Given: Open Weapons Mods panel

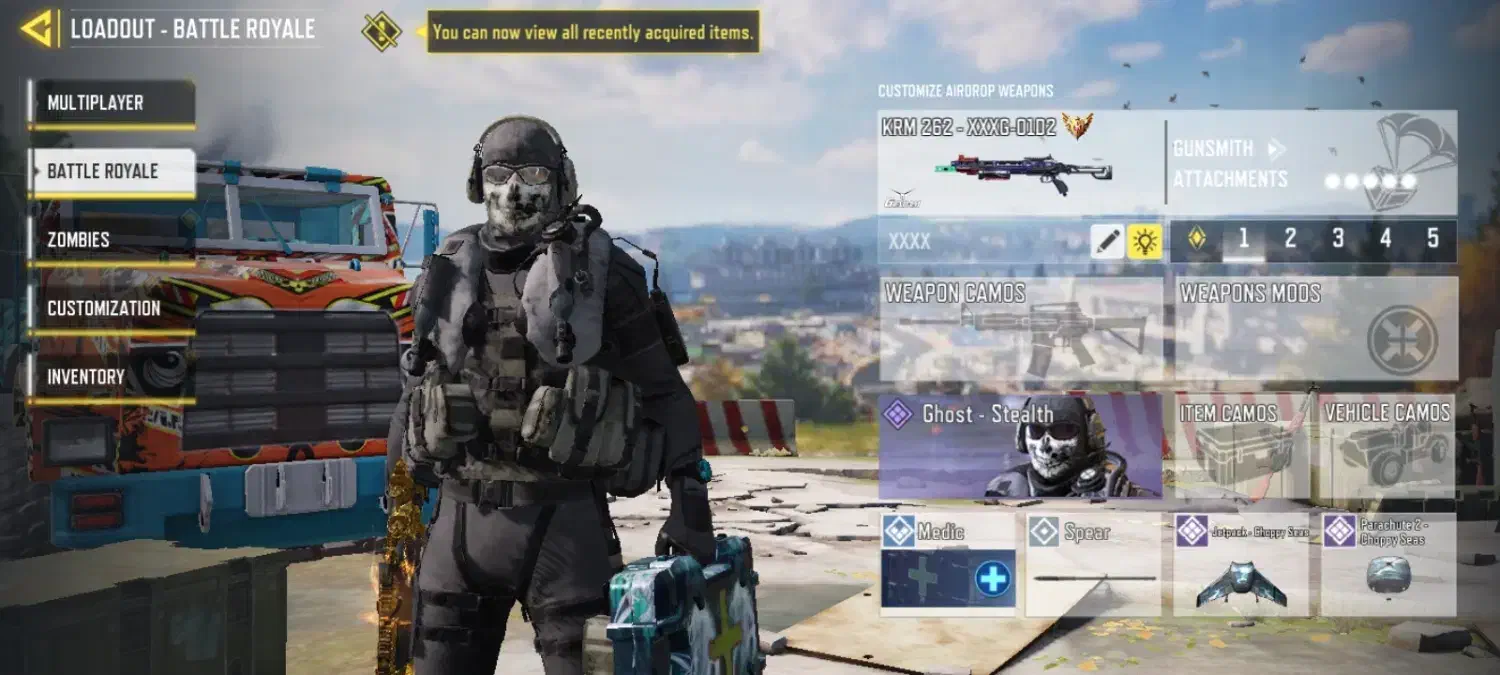Looking at the screenshot, I should pos(1315,328).
